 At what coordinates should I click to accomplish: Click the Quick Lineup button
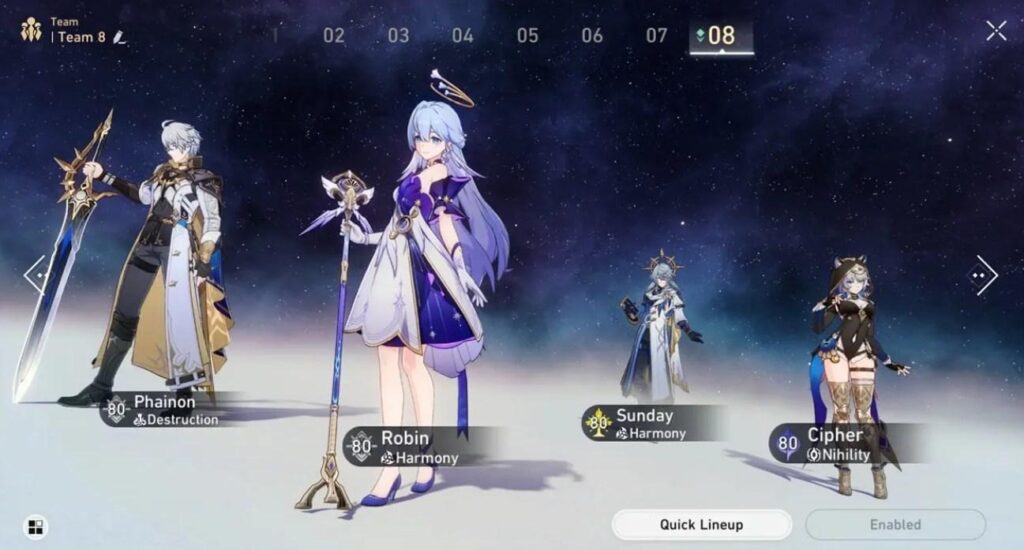701,524
